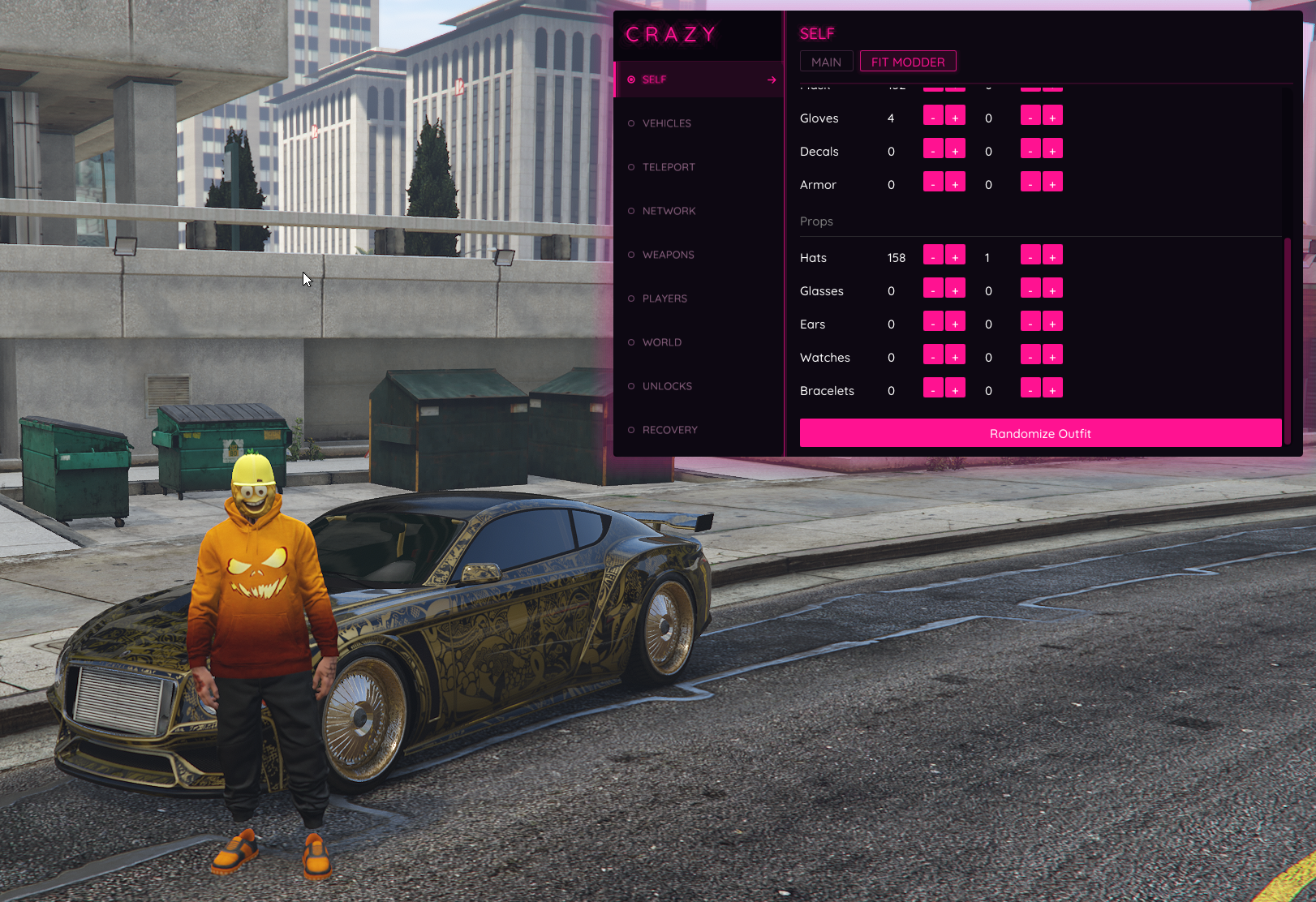Increase the Glasses texture value

click(x=1052, y=290)
